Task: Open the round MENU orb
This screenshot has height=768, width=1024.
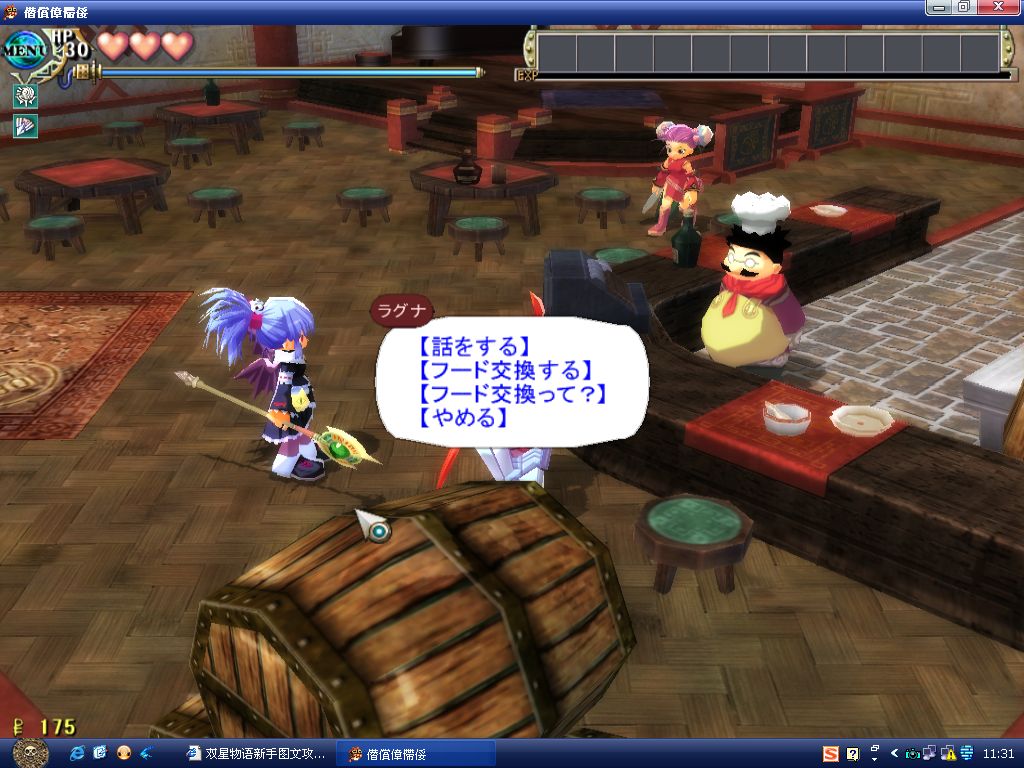Action: [24, 47]
